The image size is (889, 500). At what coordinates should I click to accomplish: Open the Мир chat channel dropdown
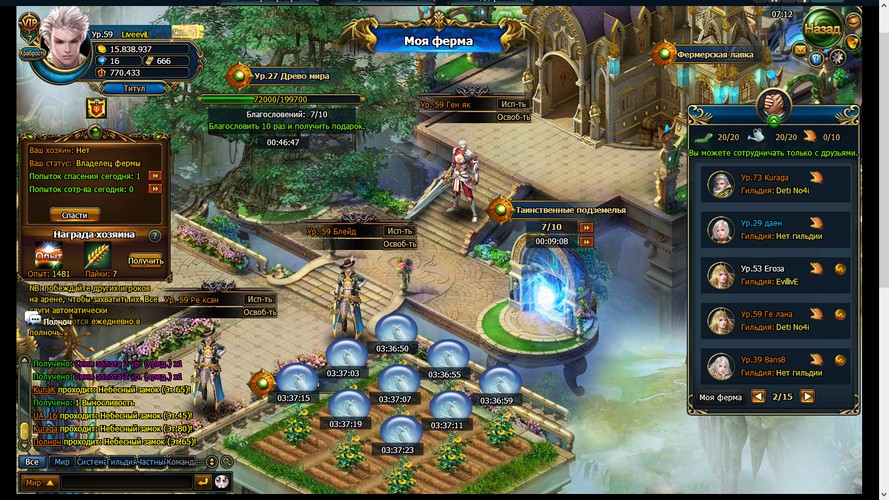[x=38, y=482]
